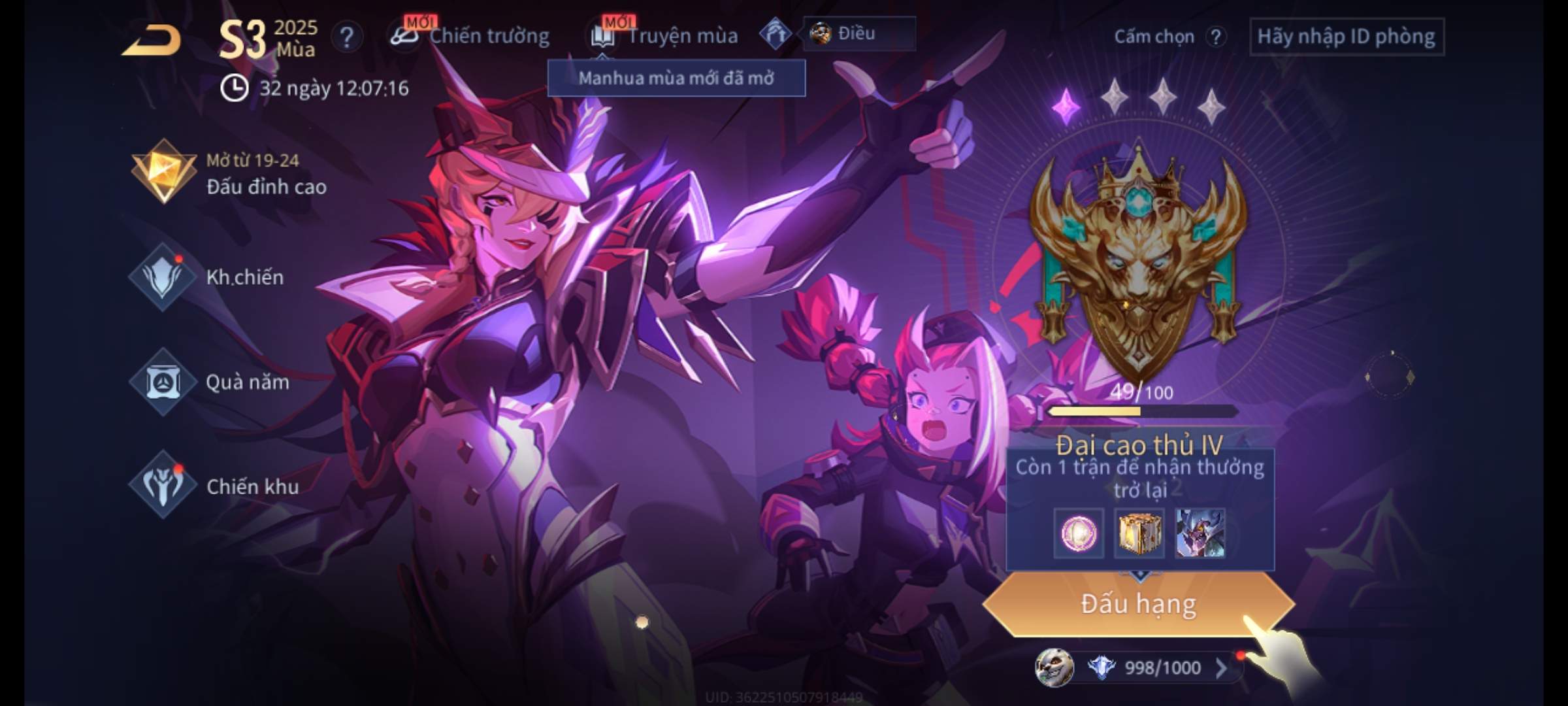Image resolution: width=1568 pixels, height=706 pixels.
Task: Dismiss the Manhua mùa mới tooltip
Action: [x=676, y=78]
